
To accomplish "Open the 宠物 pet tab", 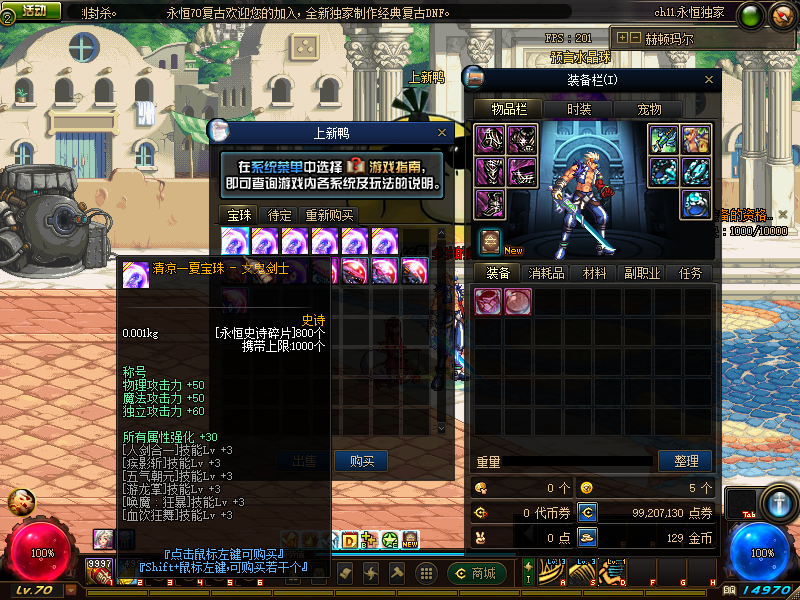I will 649,109.
